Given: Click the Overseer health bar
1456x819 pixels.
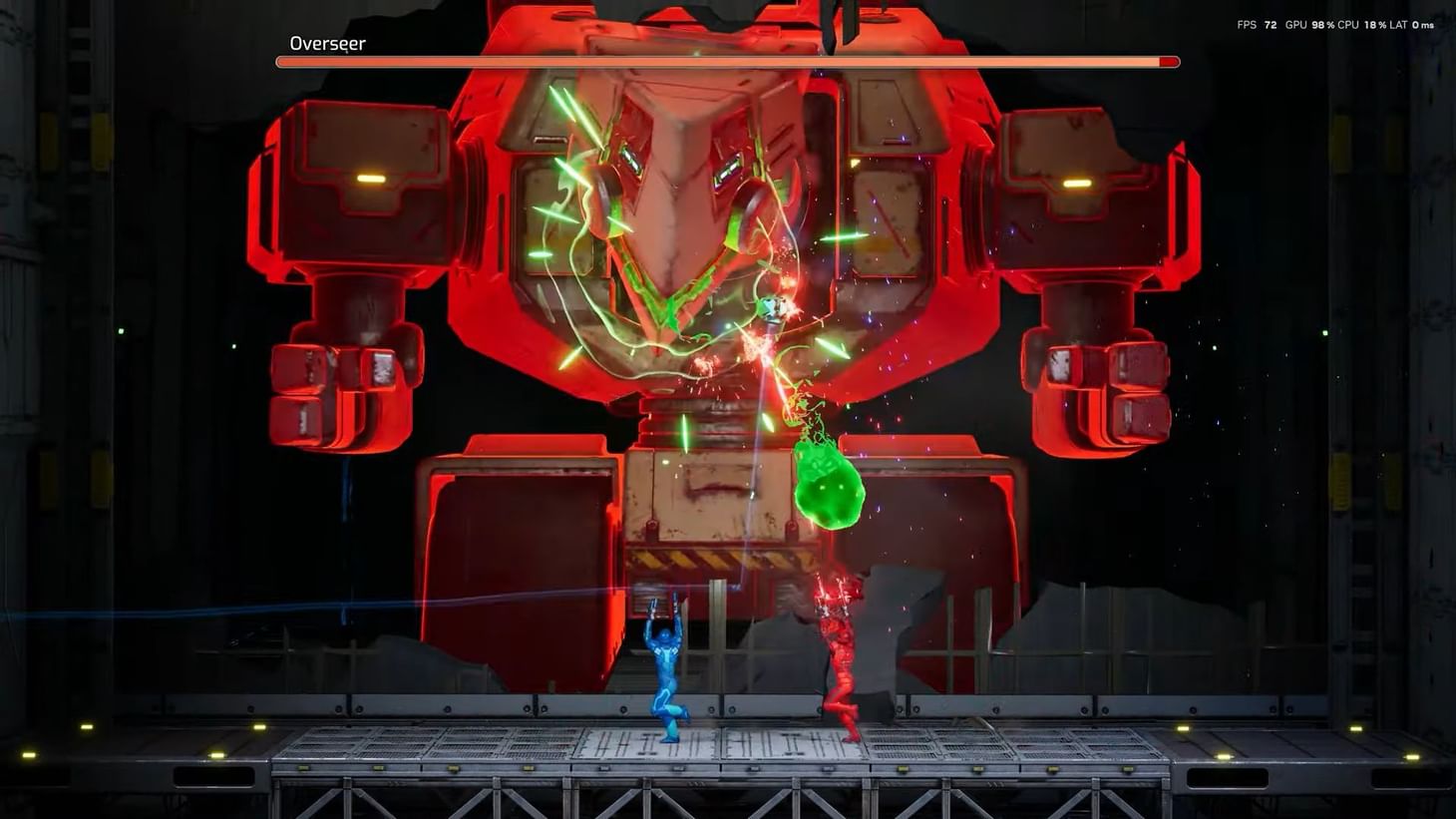Looking at the screenshot, I should pos(698,61).
